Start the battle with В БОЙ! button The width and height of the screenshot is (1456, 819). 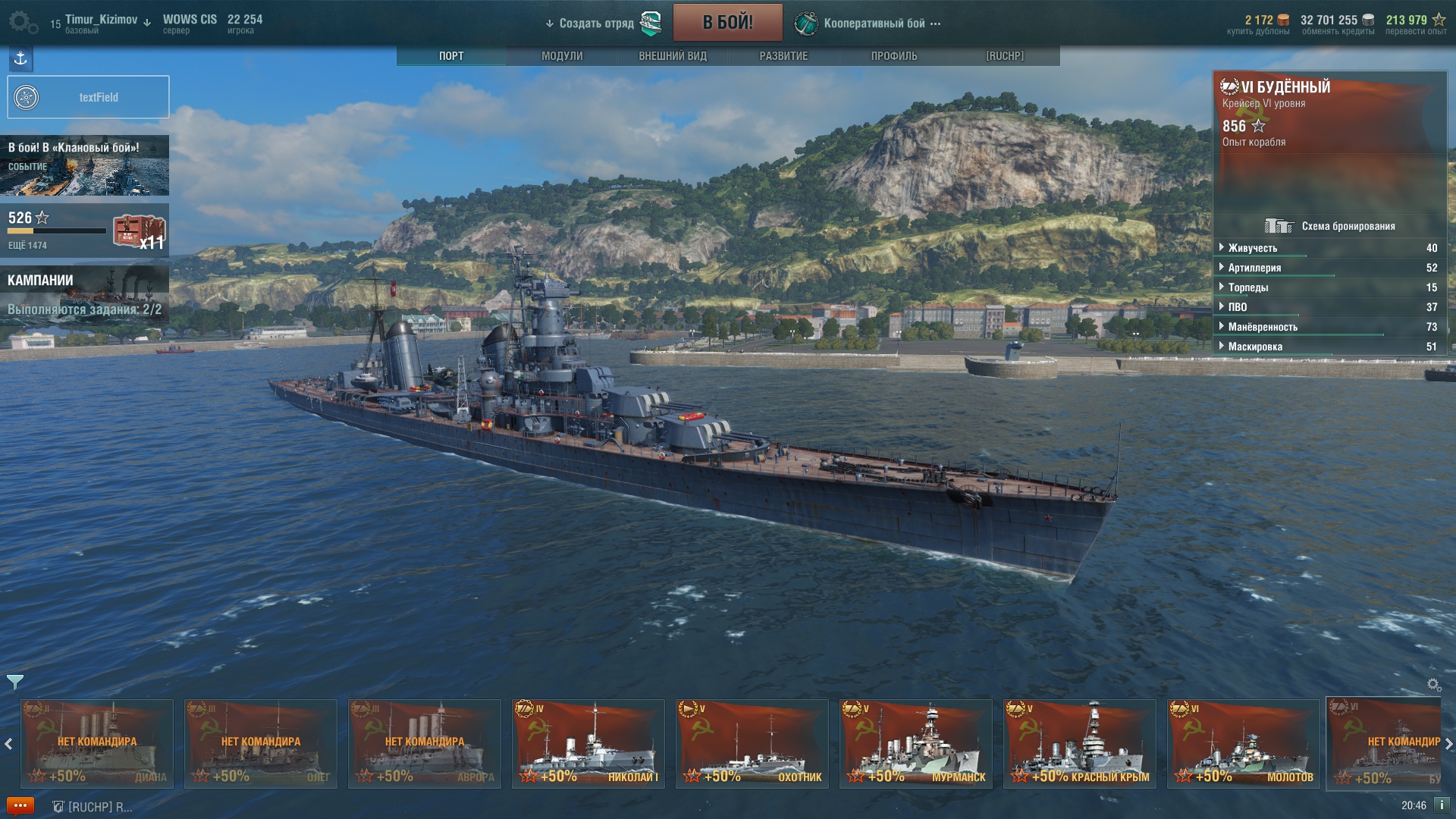coord(727,22)
